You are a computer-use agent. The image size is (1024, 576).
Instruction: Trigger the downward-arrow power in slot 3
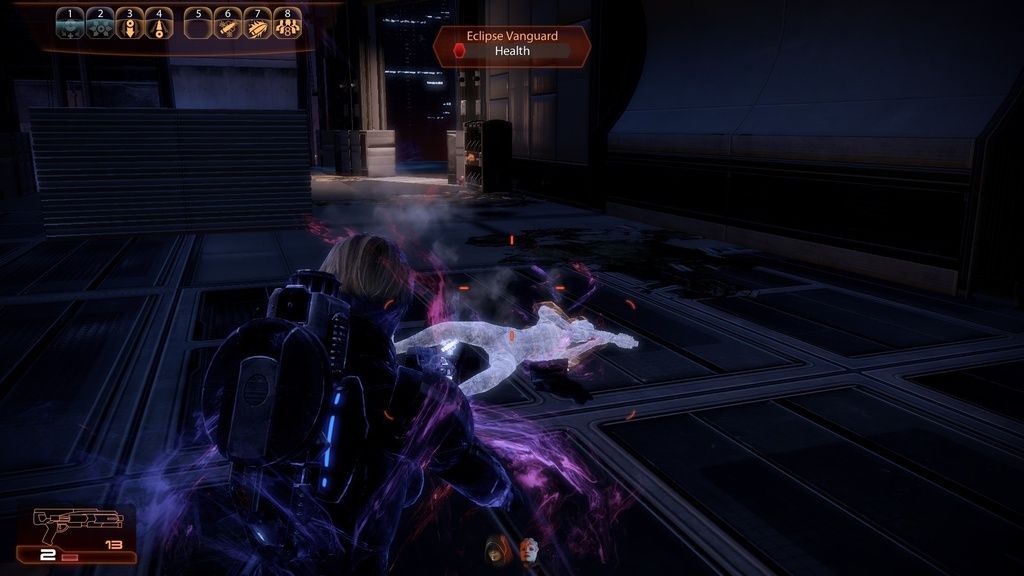[129, 24]
